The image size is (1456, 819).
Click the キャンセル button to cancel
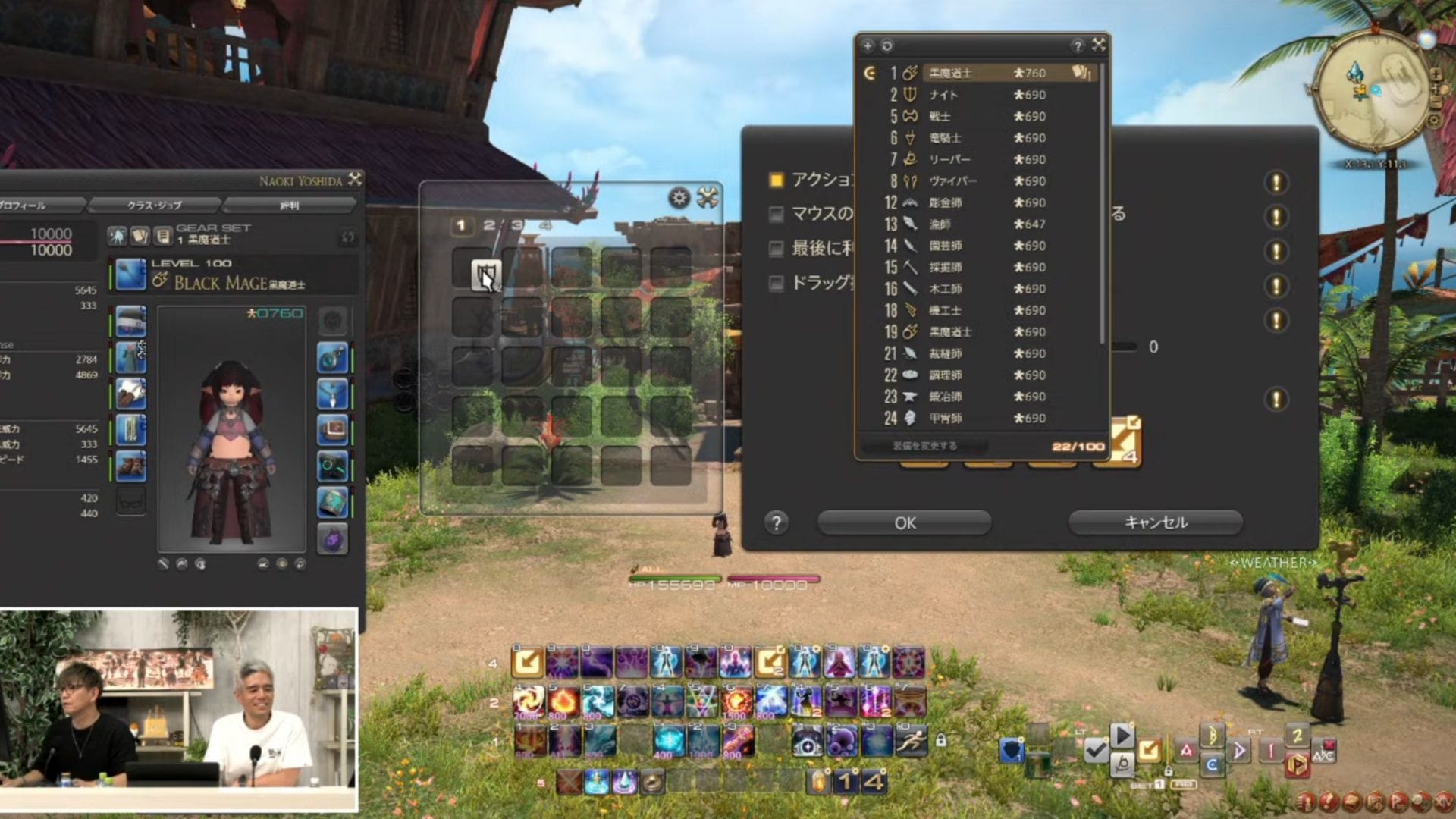1154,522
